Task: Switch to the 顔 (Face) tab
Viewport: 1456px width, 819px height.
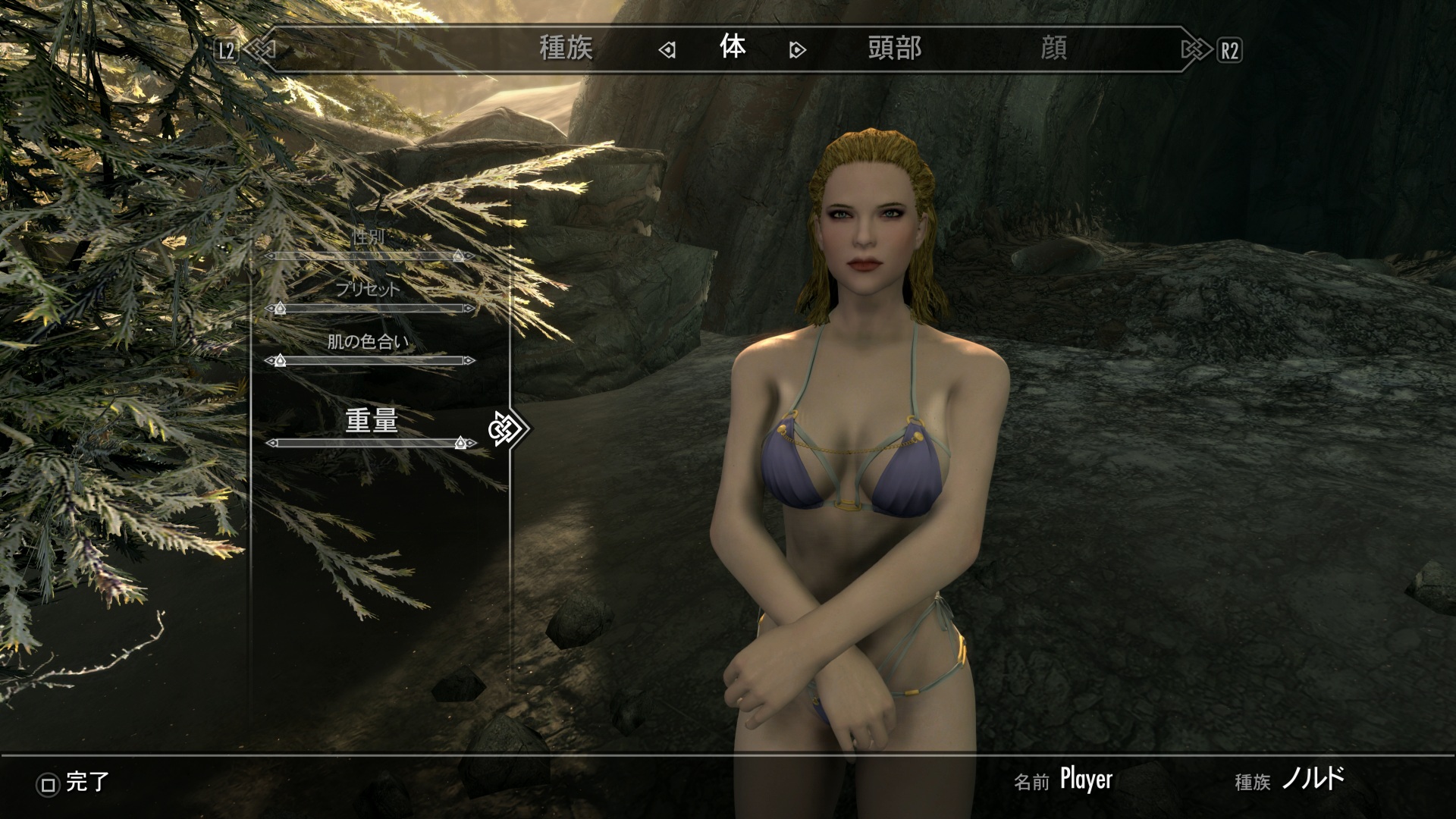Action: [1053, 49]
